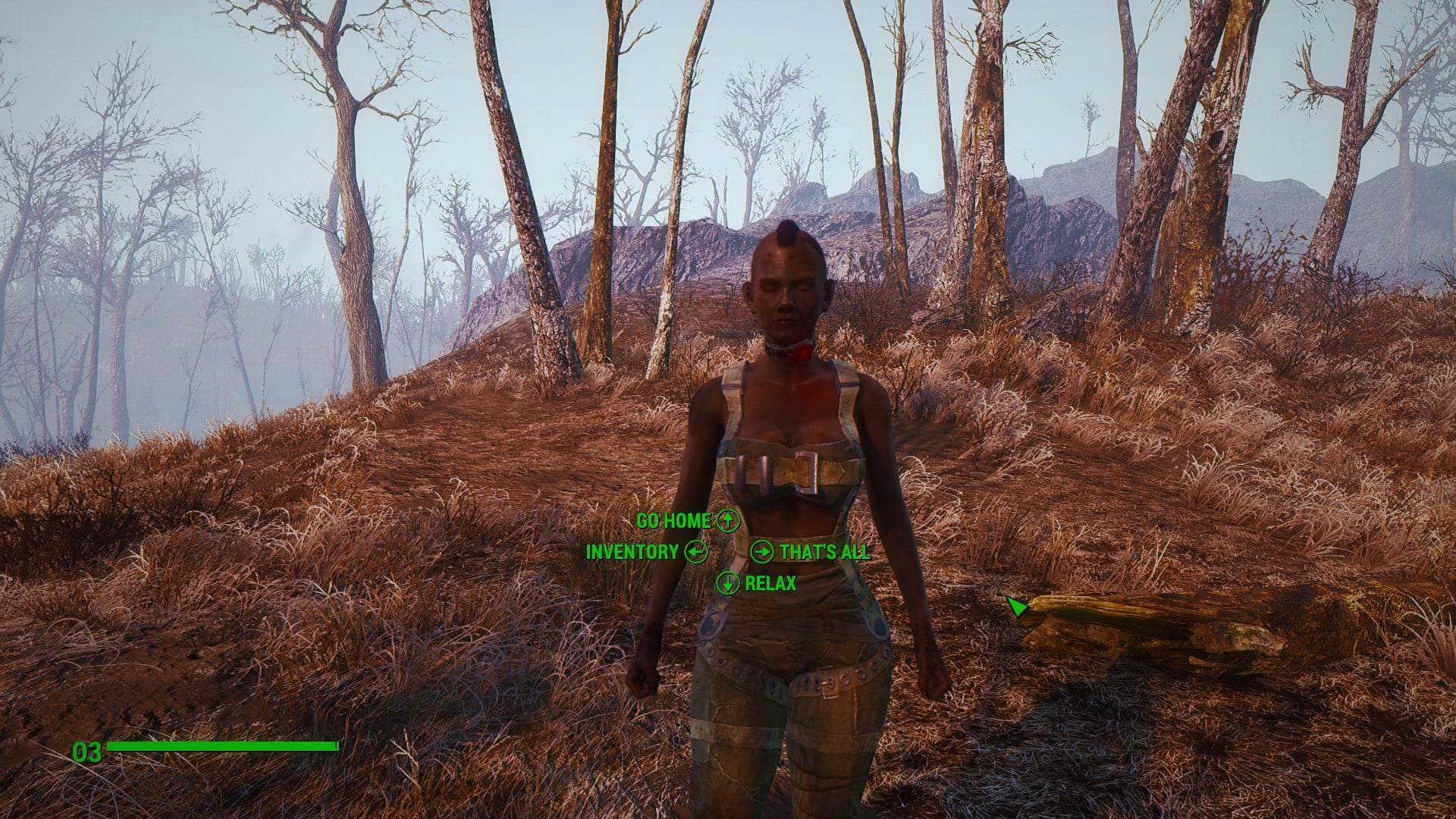Choose the RELAX dialogue option

[770, 583]
